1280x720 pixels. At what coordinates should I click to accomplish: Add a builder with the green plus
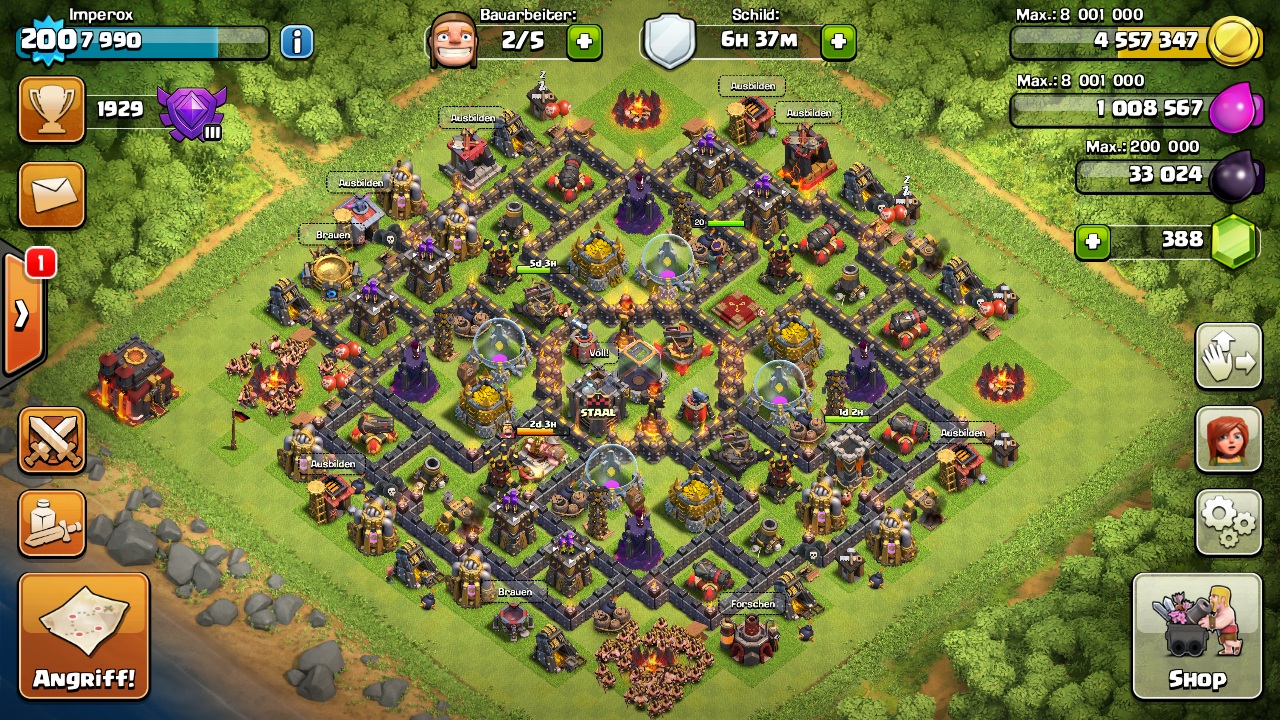[x=584, y=41]
